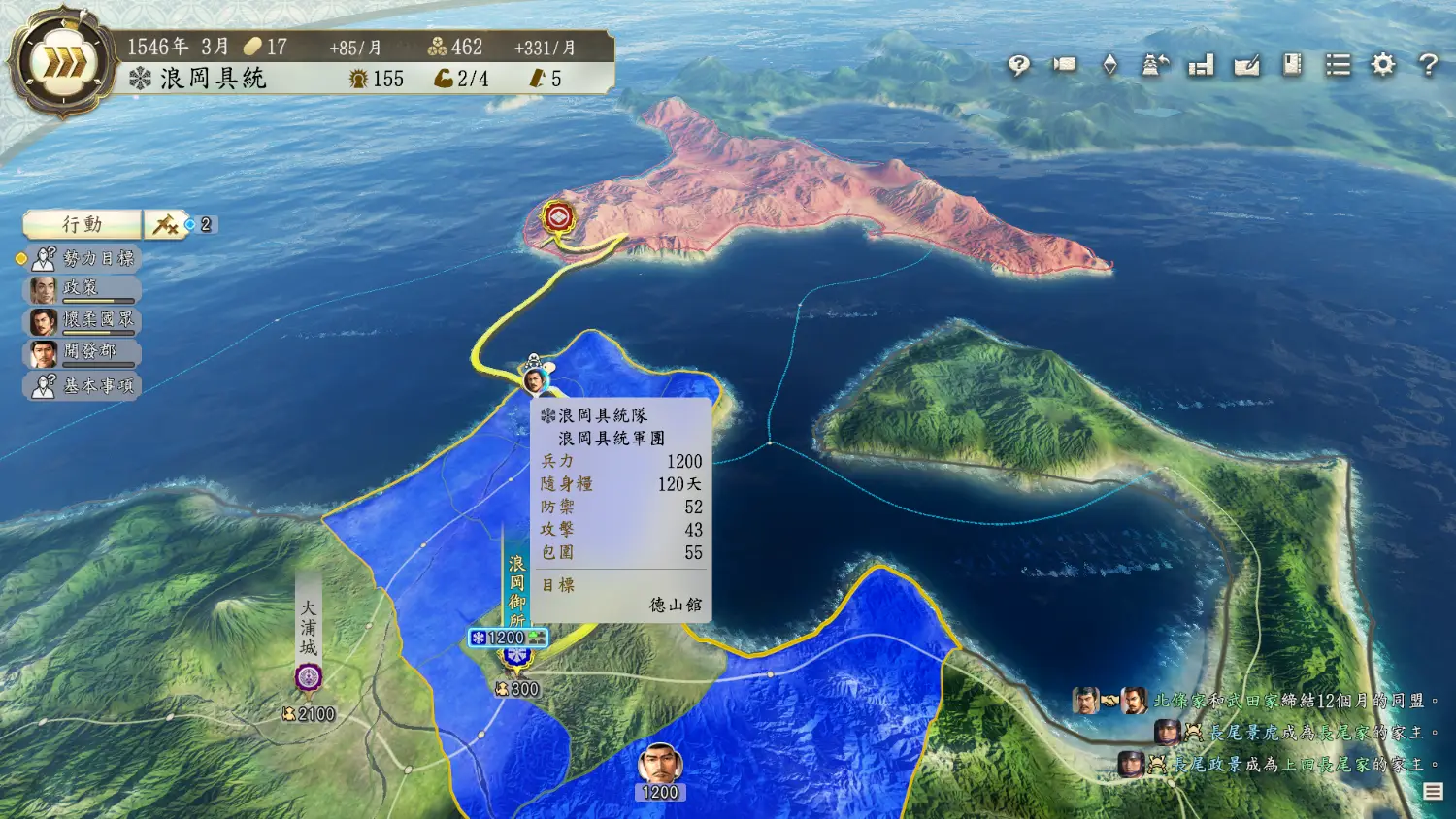Open the bar chart statistics icon

[x=1201, y=65]
